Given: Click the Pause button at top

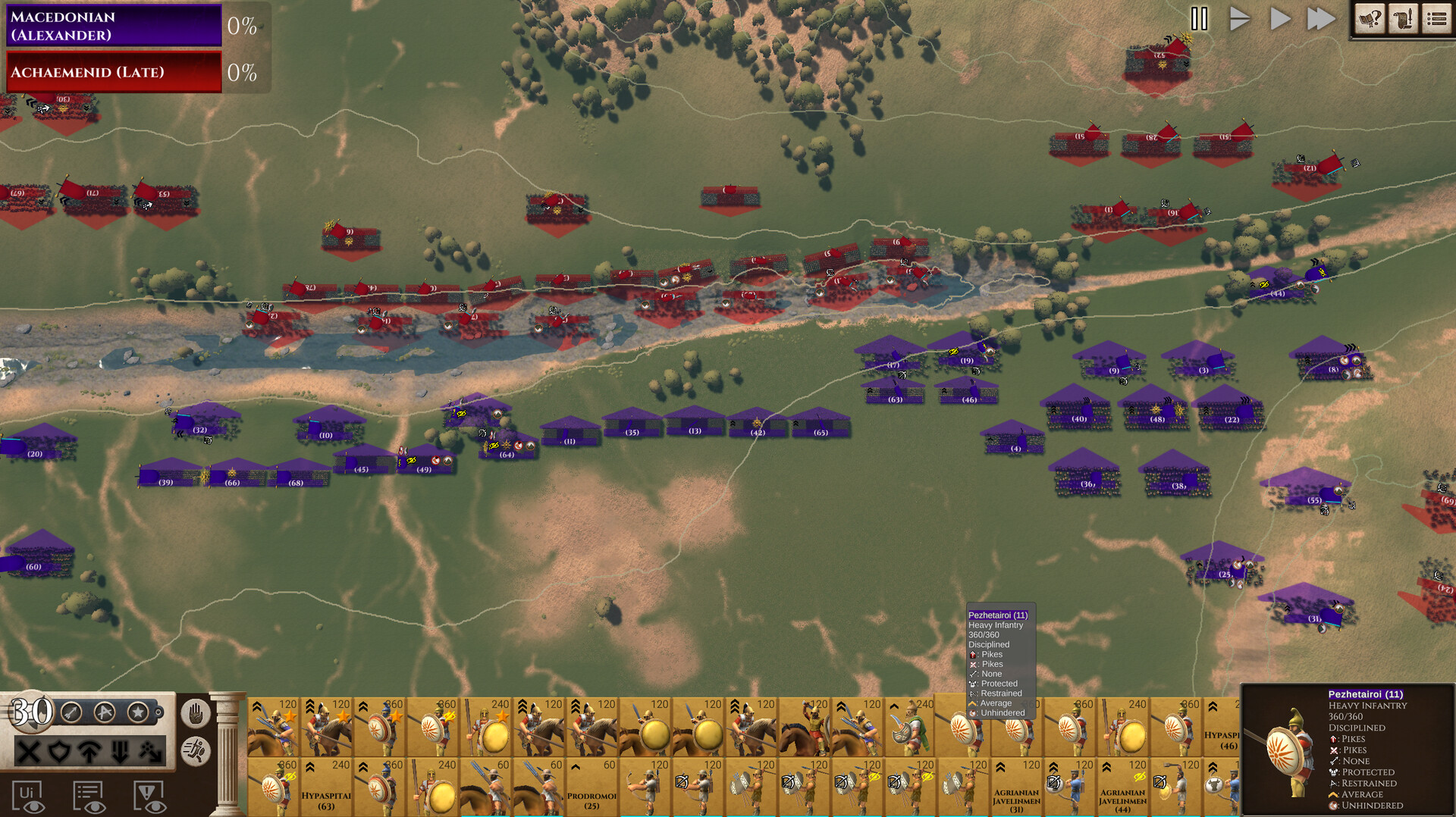Looking at the screenshot, I should click(1200, 20).
